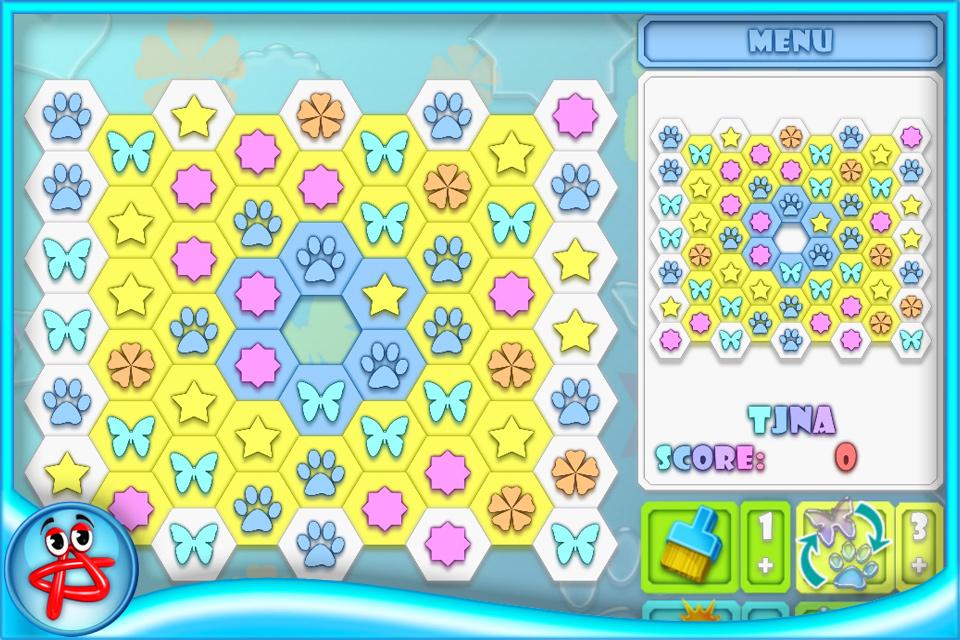Screen dimensions: 960x640
Task: Select the butterfly tile in the blue ring
Action: point(321,400)
